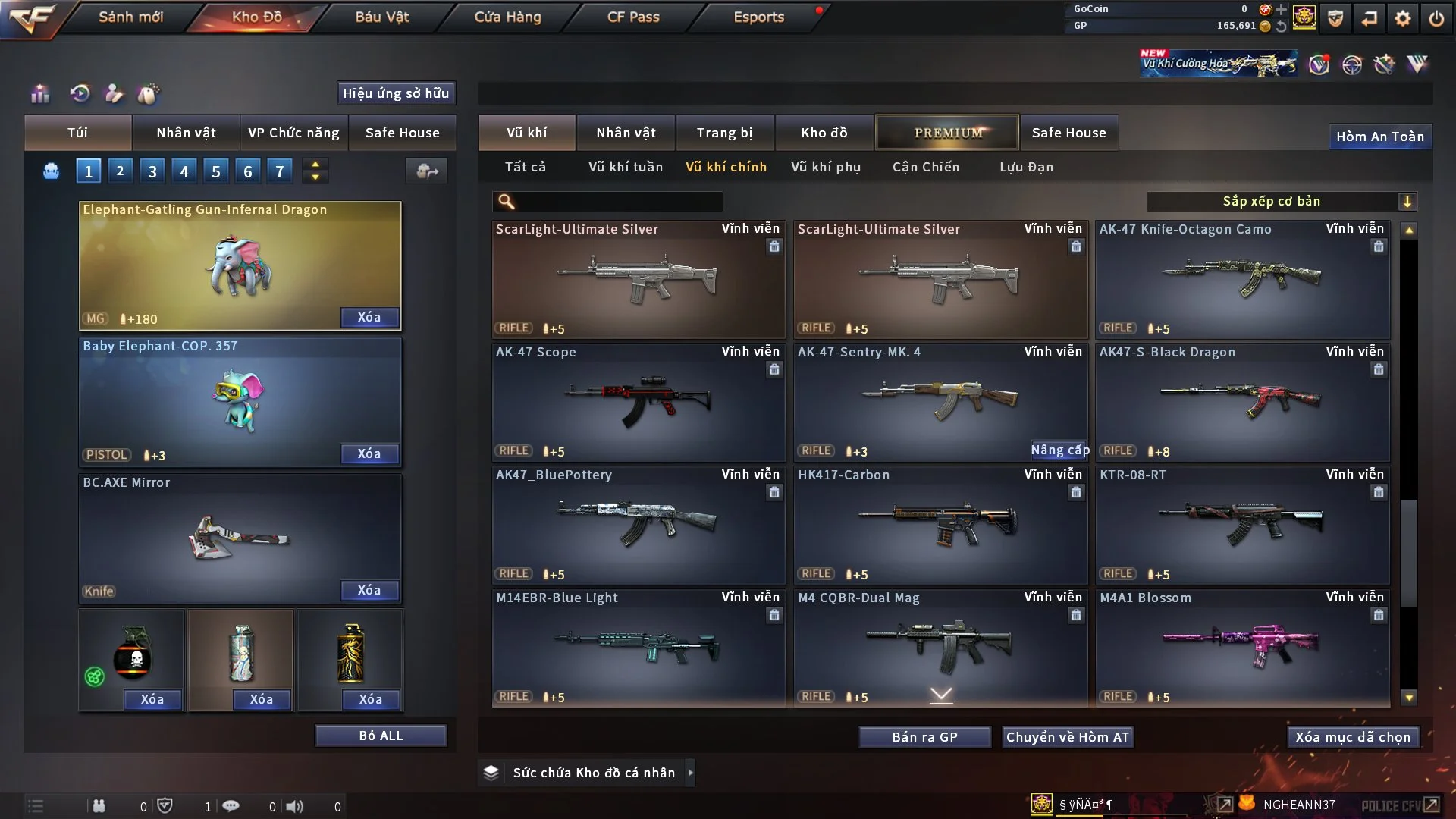Choose the AK47-S-Black Dragon rifle
Viewport: 1456px width, 819px height.
(1242, 402)
